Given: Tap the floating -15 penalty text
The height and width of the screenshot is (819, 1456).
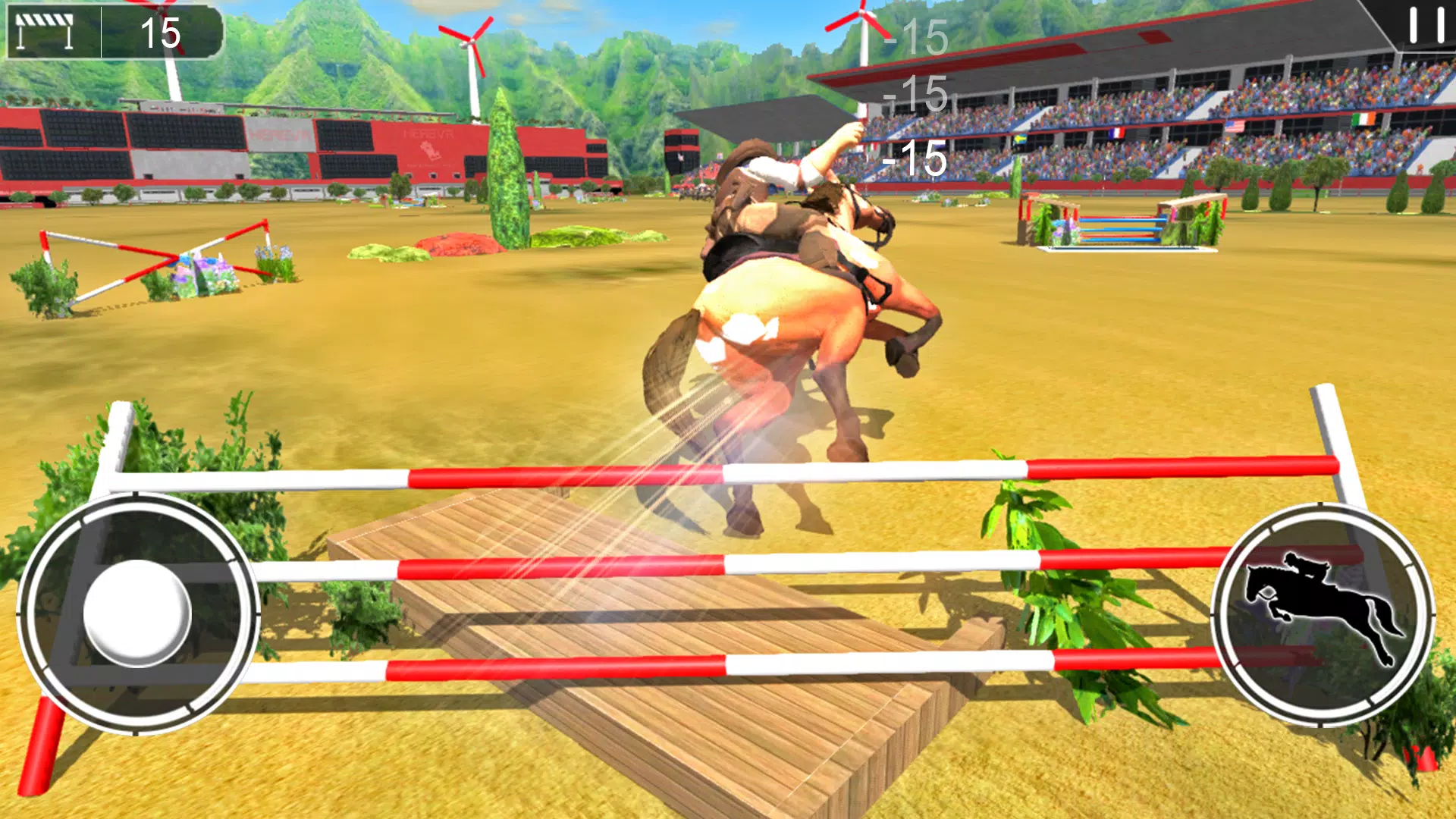Looking at the screenshot, I should pos(912,159).
